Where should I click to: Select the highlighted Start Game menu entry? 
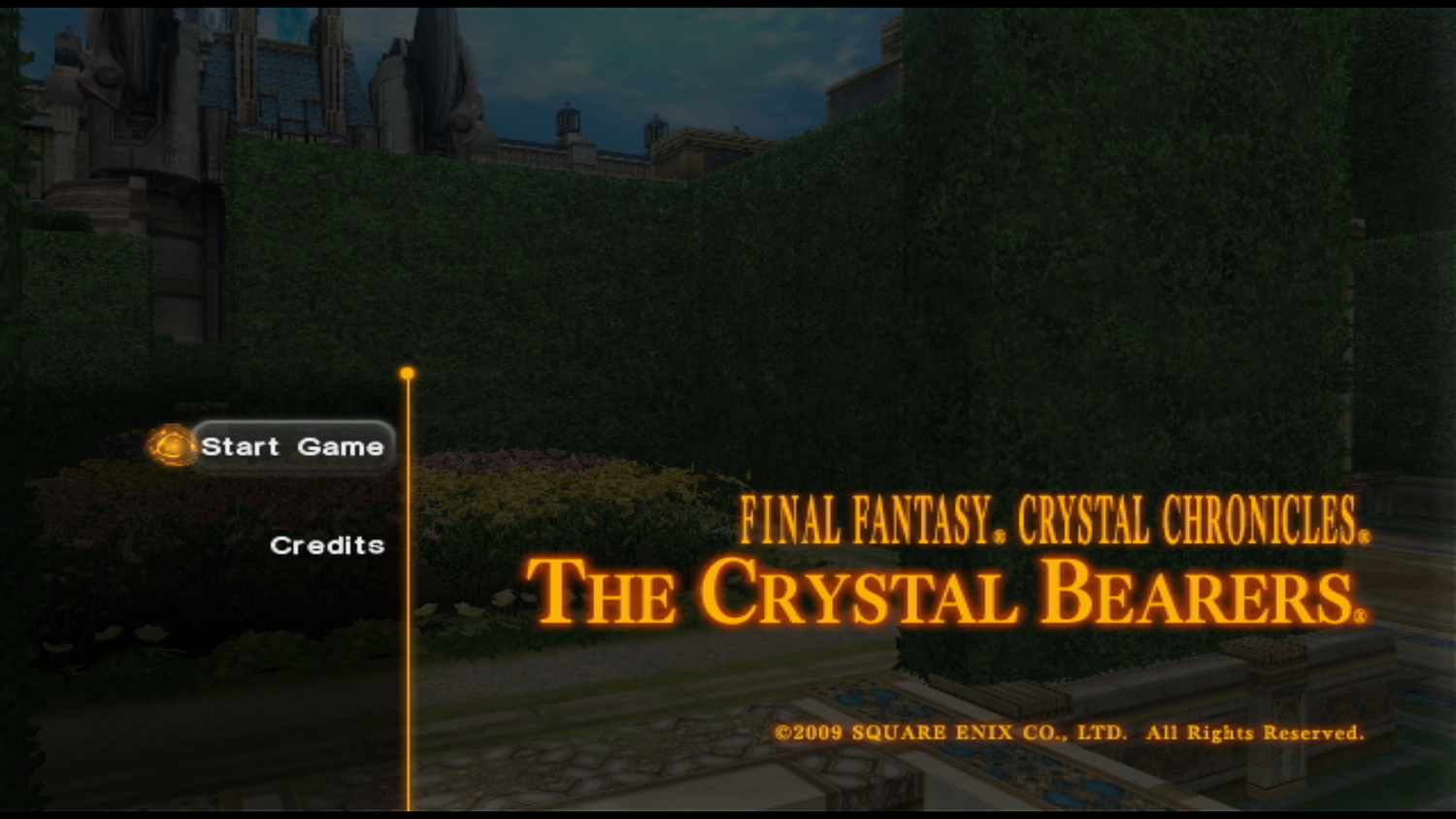[291, 447]
